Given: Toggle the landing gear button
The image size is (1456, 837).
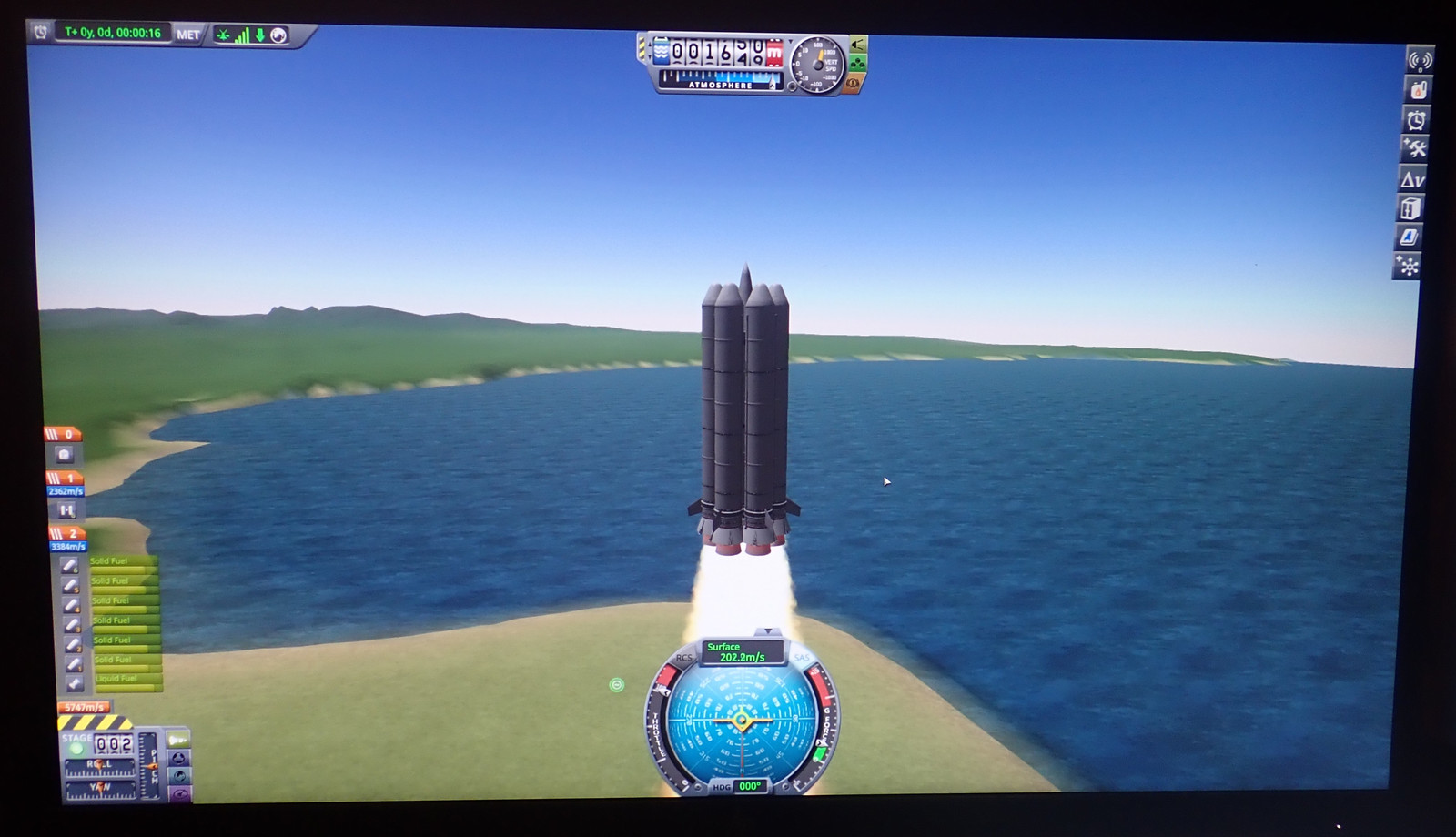Looking at the screenshot, I should coord(858,64).
